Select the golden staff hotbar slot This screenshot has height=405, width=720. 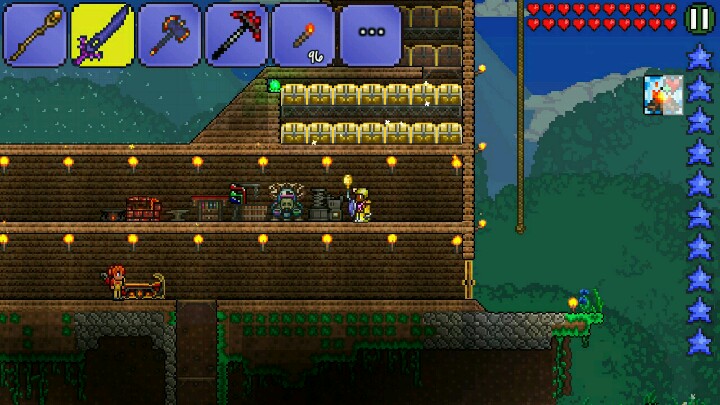35,33
